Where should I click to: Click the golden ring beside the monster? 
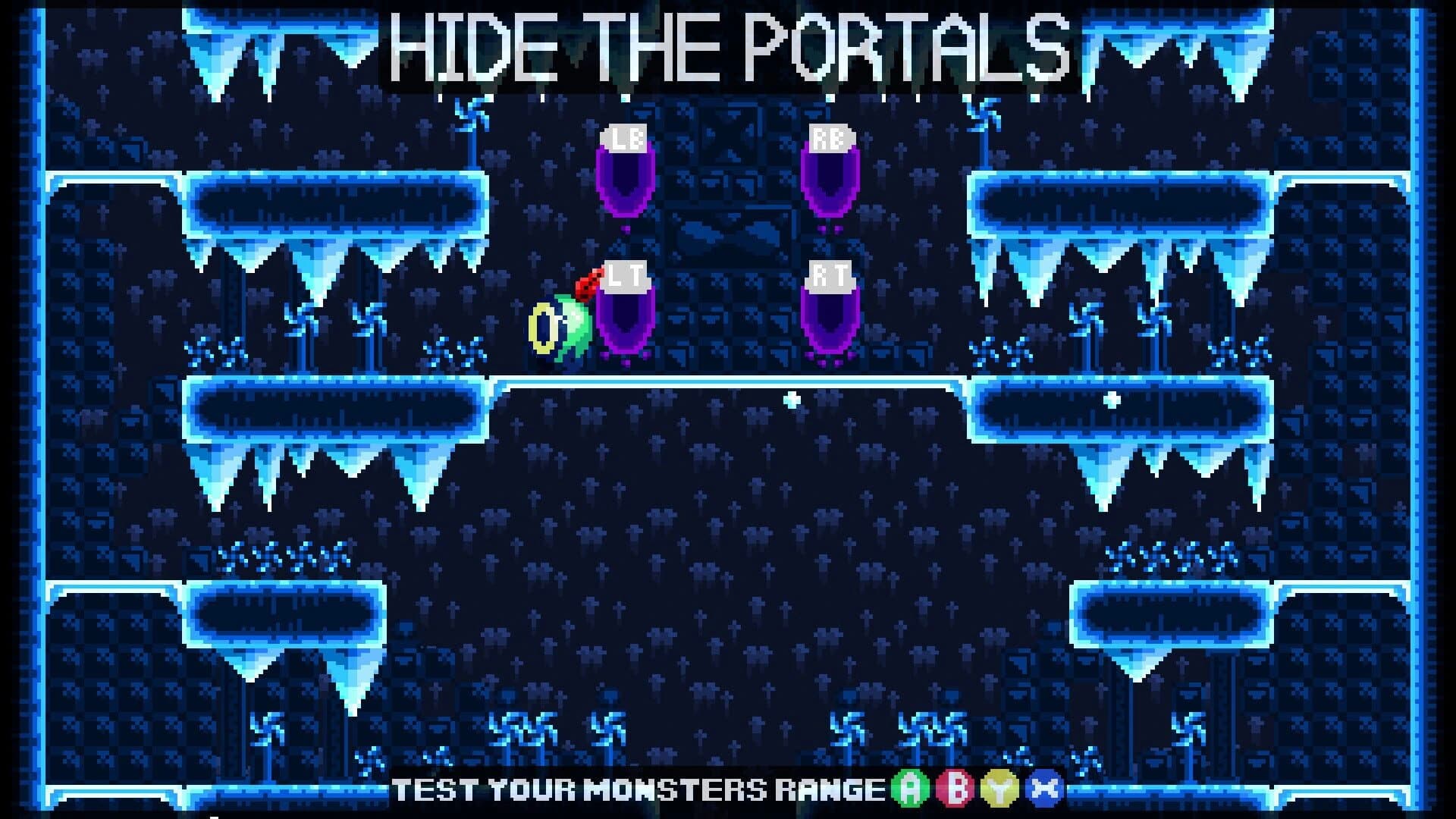(x=544, y=328)
